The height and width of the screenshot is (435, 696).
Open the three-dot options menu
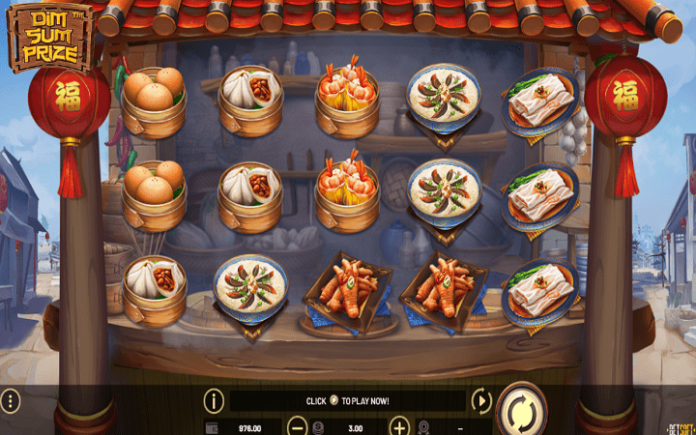click(x=10, y=403)
